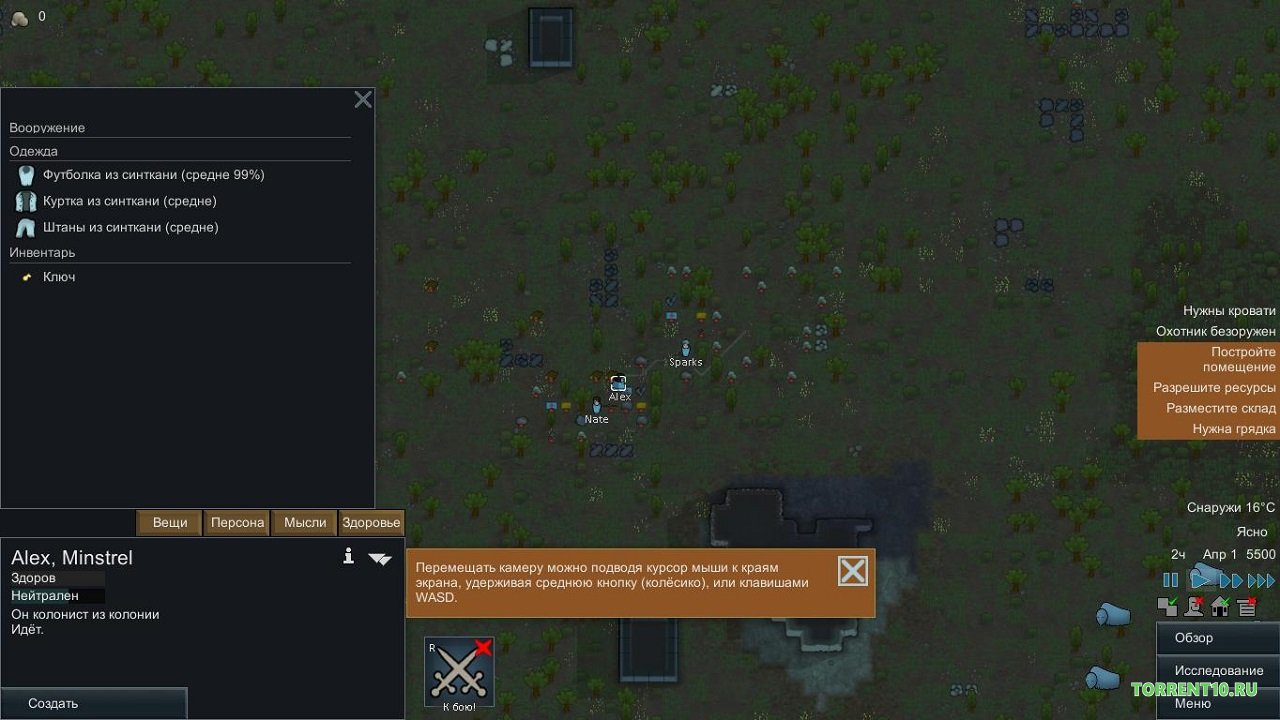The width and height of the screenshot is (1280, 720).
Task: Click the Нужны кровати alert
Action: tap(1229, 311)
